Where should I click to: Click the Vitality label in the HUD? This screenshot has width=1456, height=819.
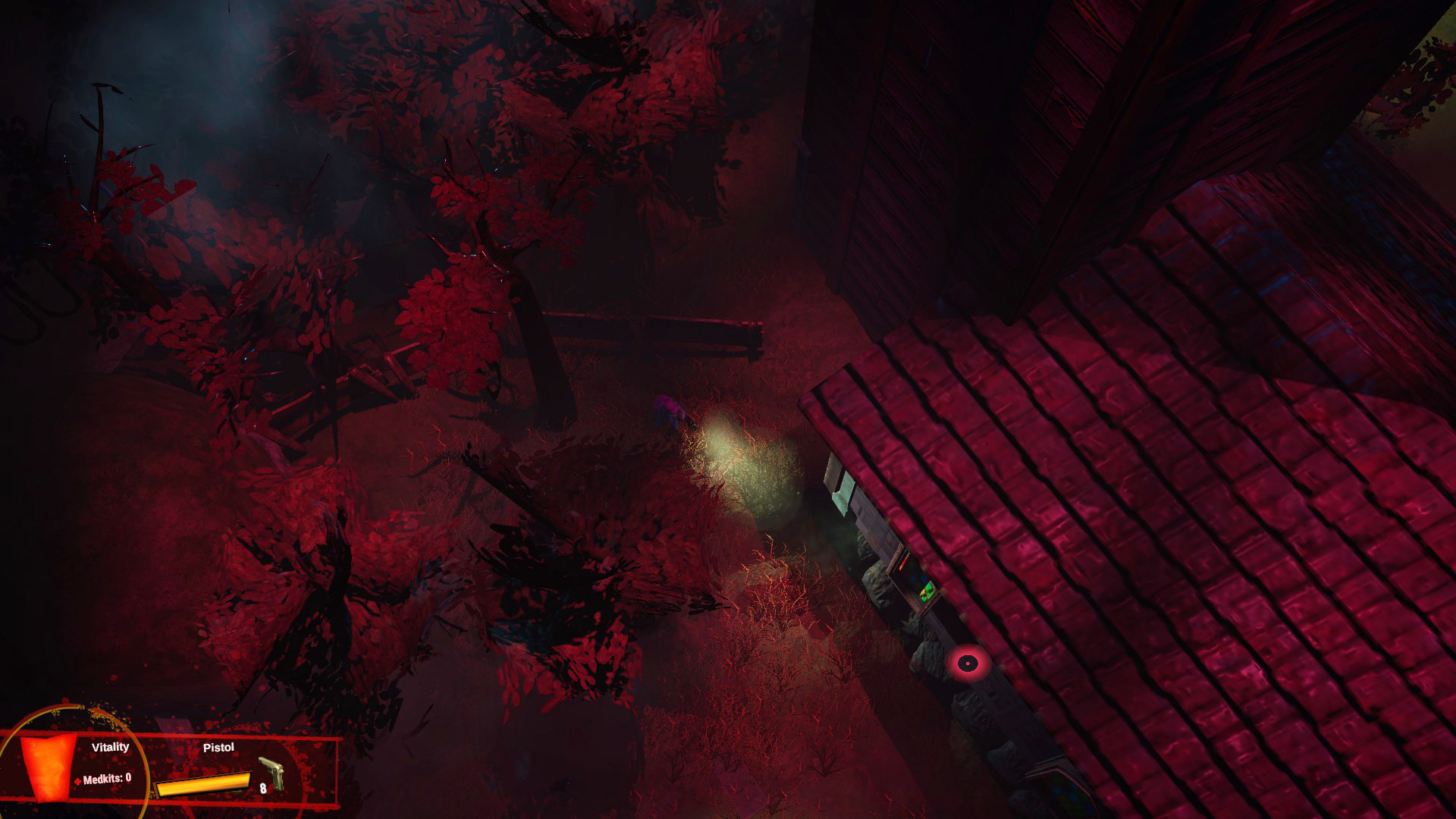111,746
